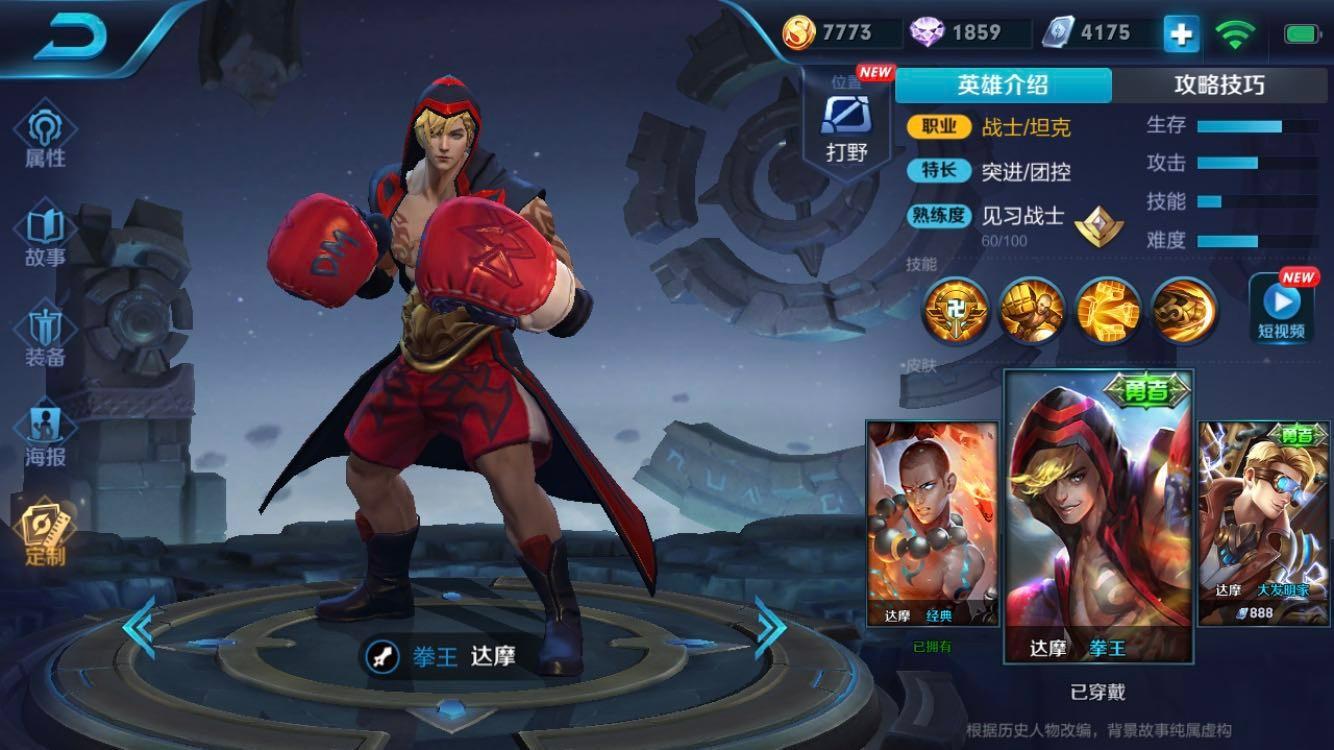The width and height of the screenshot is (1334, 750).
Task: View the golden fist punch skill icon
Action: click(x=1032, y=309)
